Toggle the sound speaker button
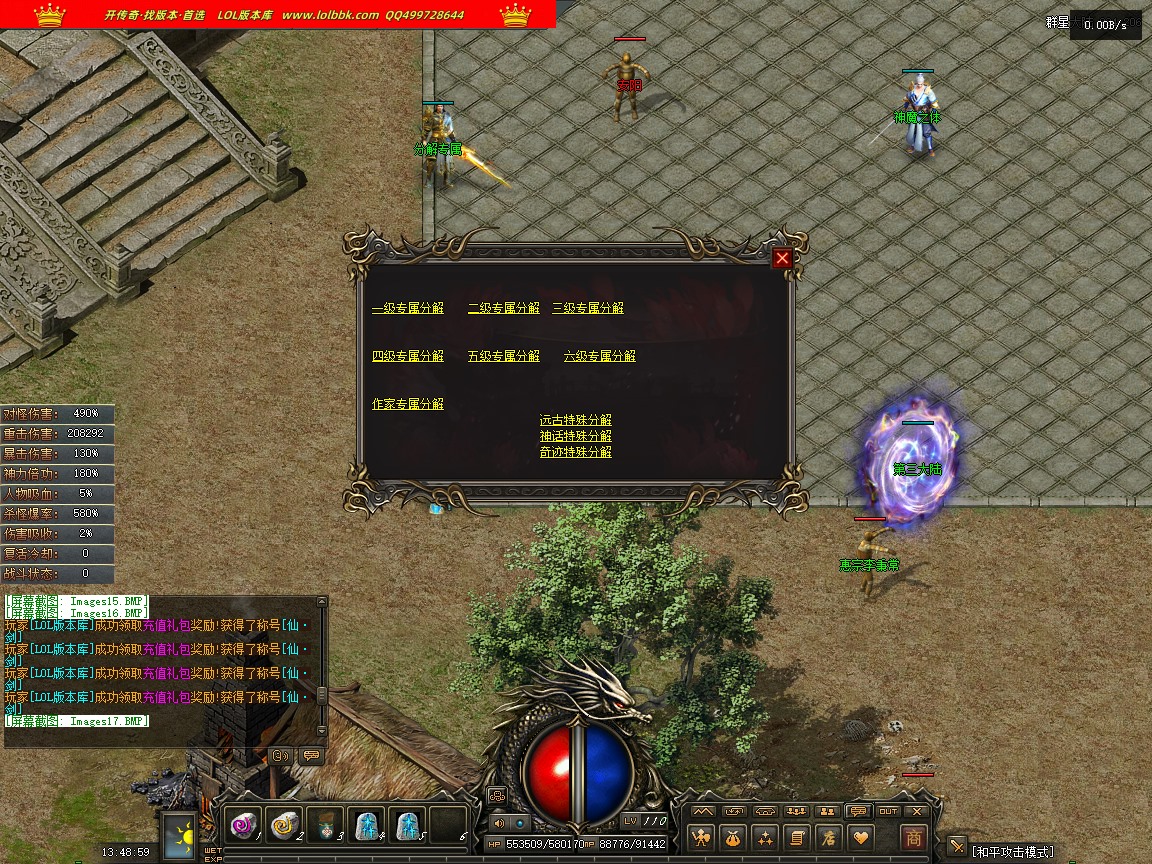 pos(498,822)
